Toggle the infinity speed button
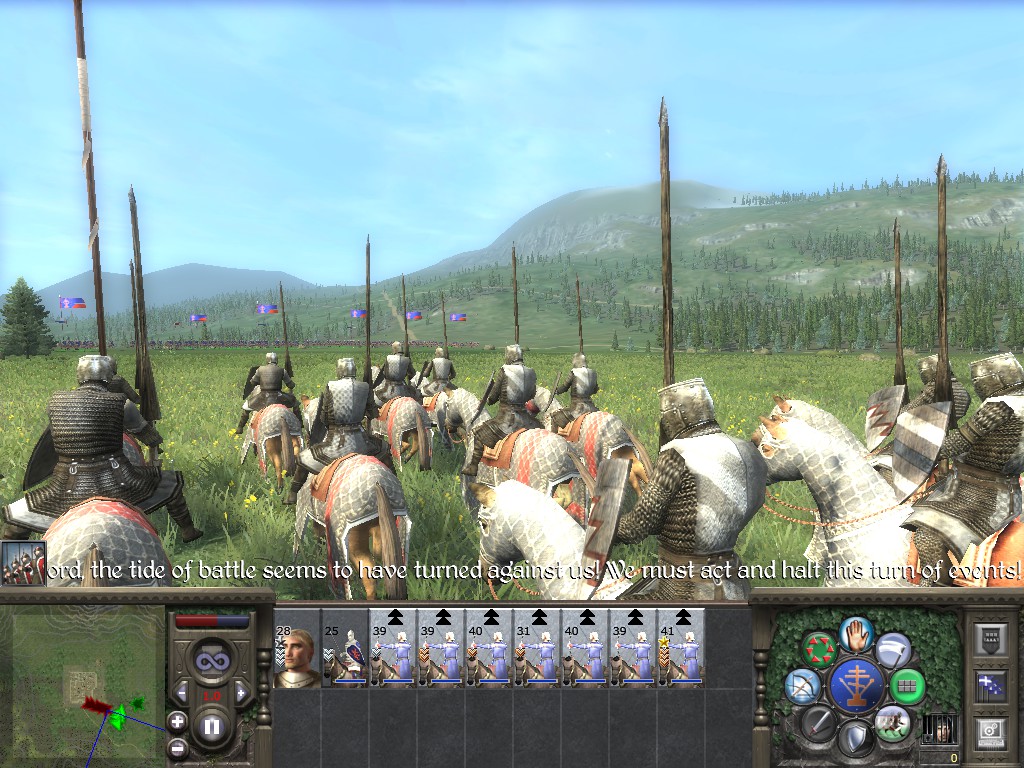The image size is (1024, 768). coord(211,661)
